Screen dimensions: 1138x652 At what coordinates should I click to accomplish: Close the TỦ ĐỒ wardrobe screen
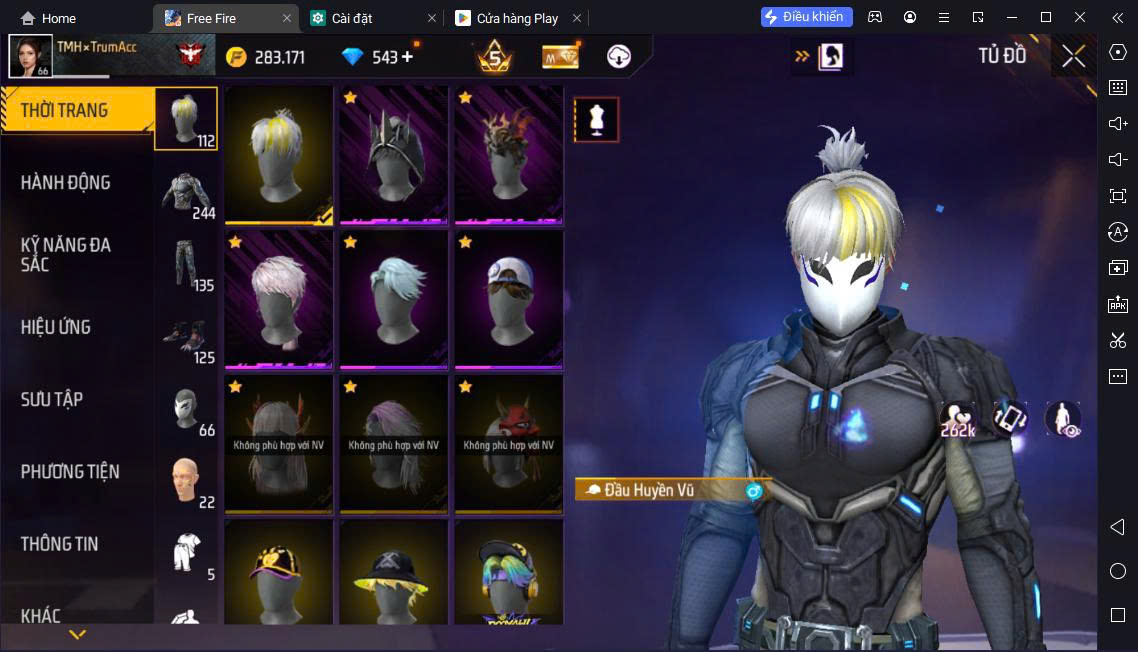click(1073, 56)
